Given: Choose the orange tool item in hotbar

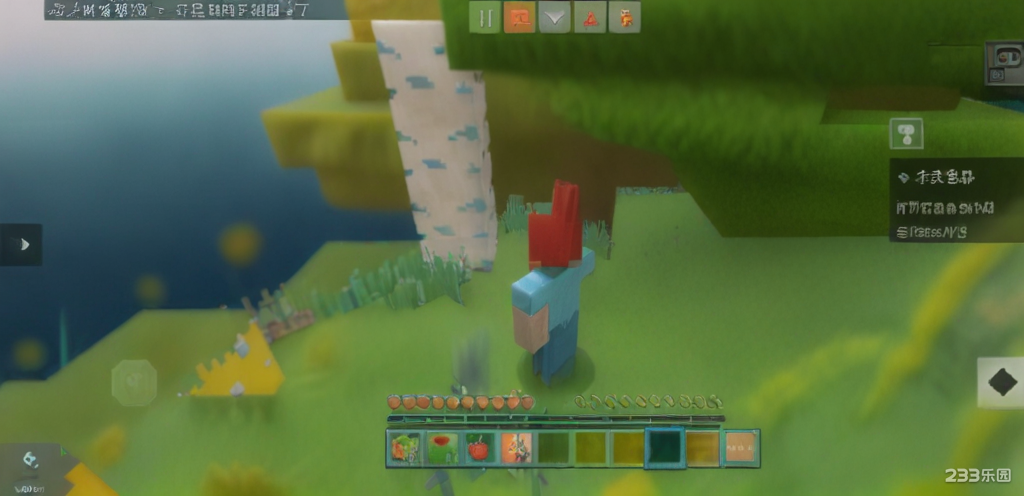Looking at the screenshot, I should 516,448.
